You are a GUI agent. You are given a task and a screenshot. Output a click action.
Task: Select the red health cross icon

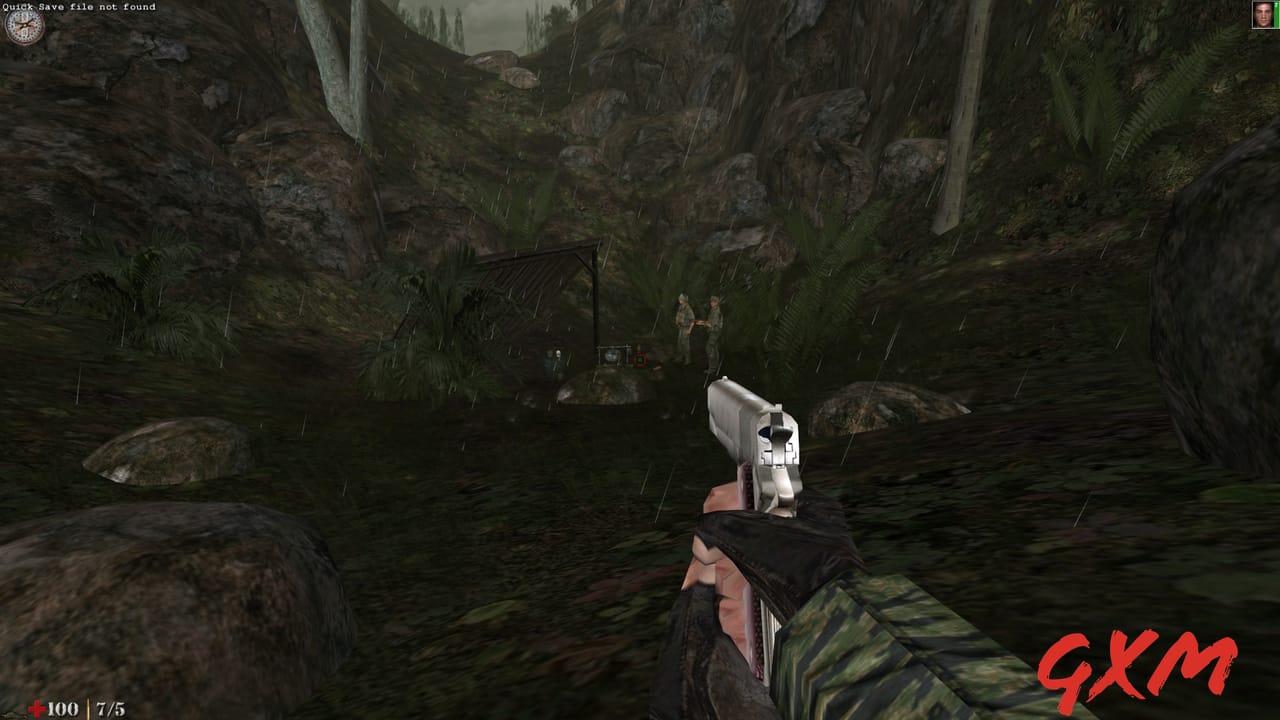pyautogui.click(x=37, y=707)
